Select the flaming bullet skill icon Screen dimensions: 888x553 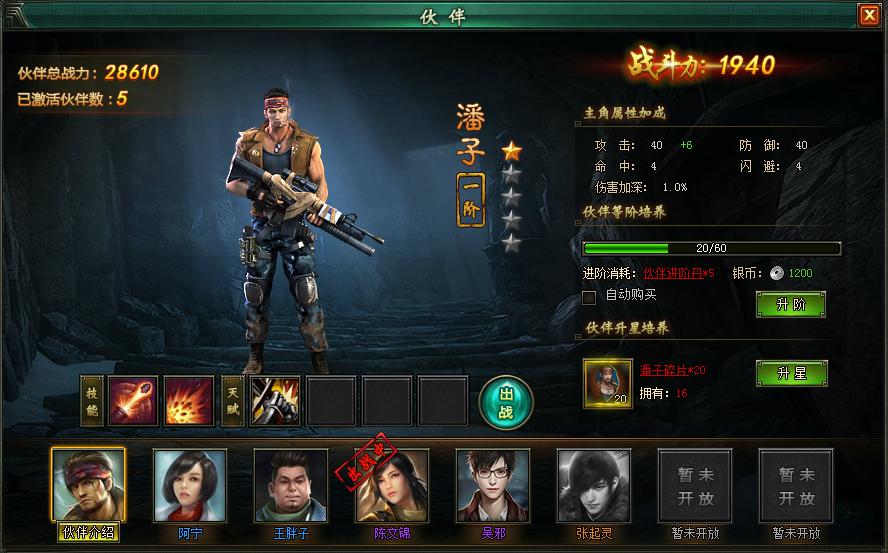tap(133, 401)
